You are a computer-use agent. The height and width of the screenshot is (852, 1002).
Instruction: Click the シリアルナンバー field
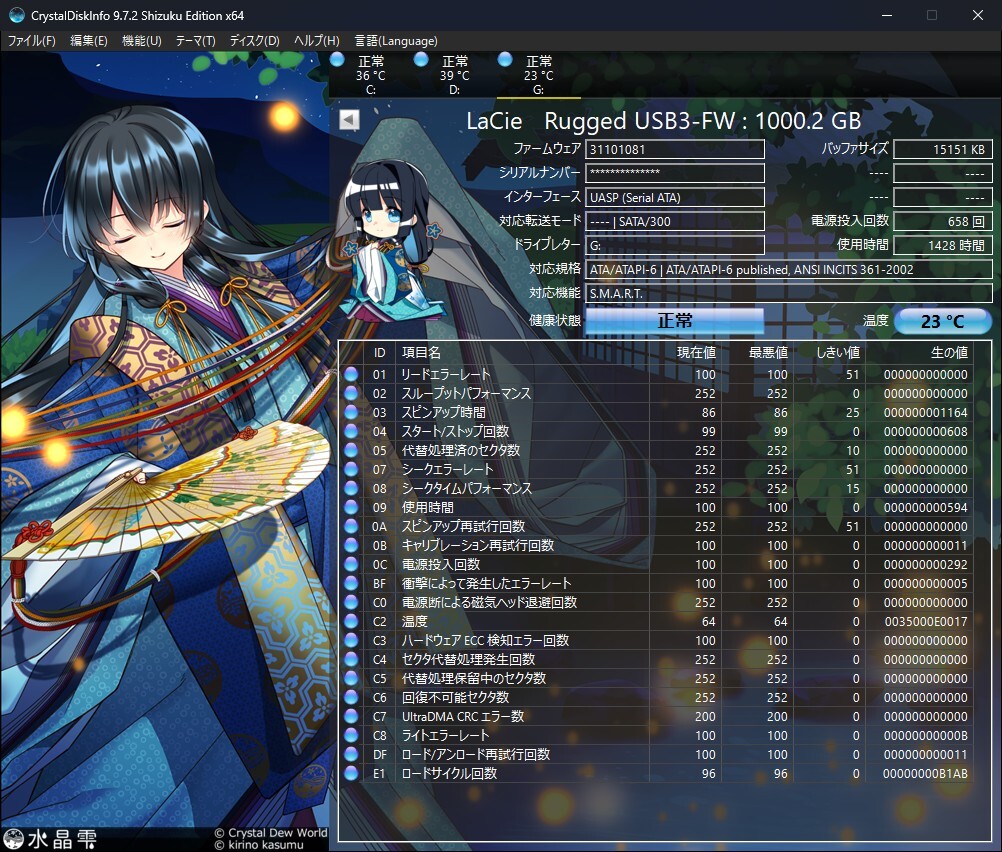(x=674, y=173)
